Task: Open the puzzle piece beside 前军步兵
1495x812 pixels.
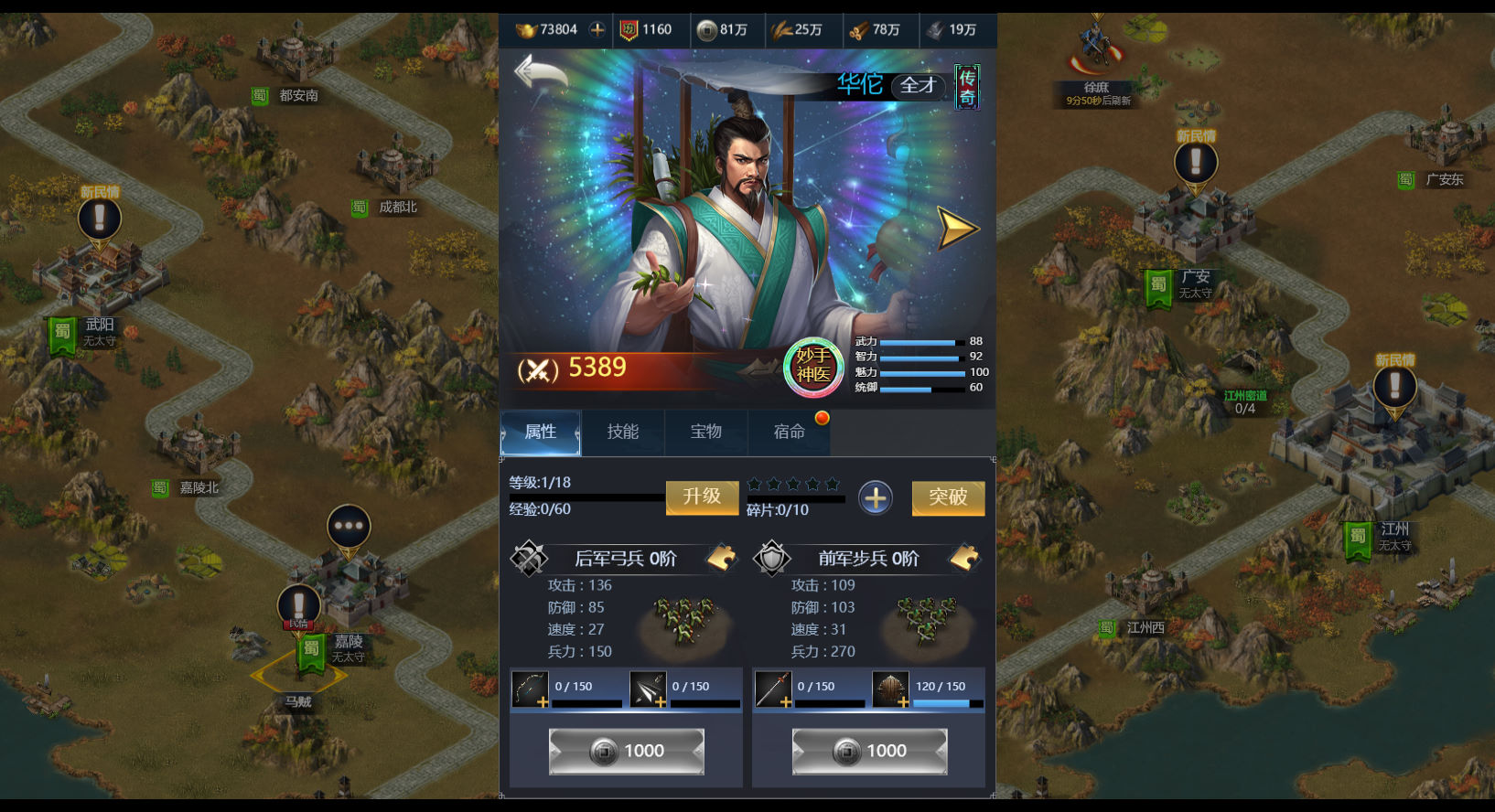Action: pyautogui.click(x=964, y=557)
